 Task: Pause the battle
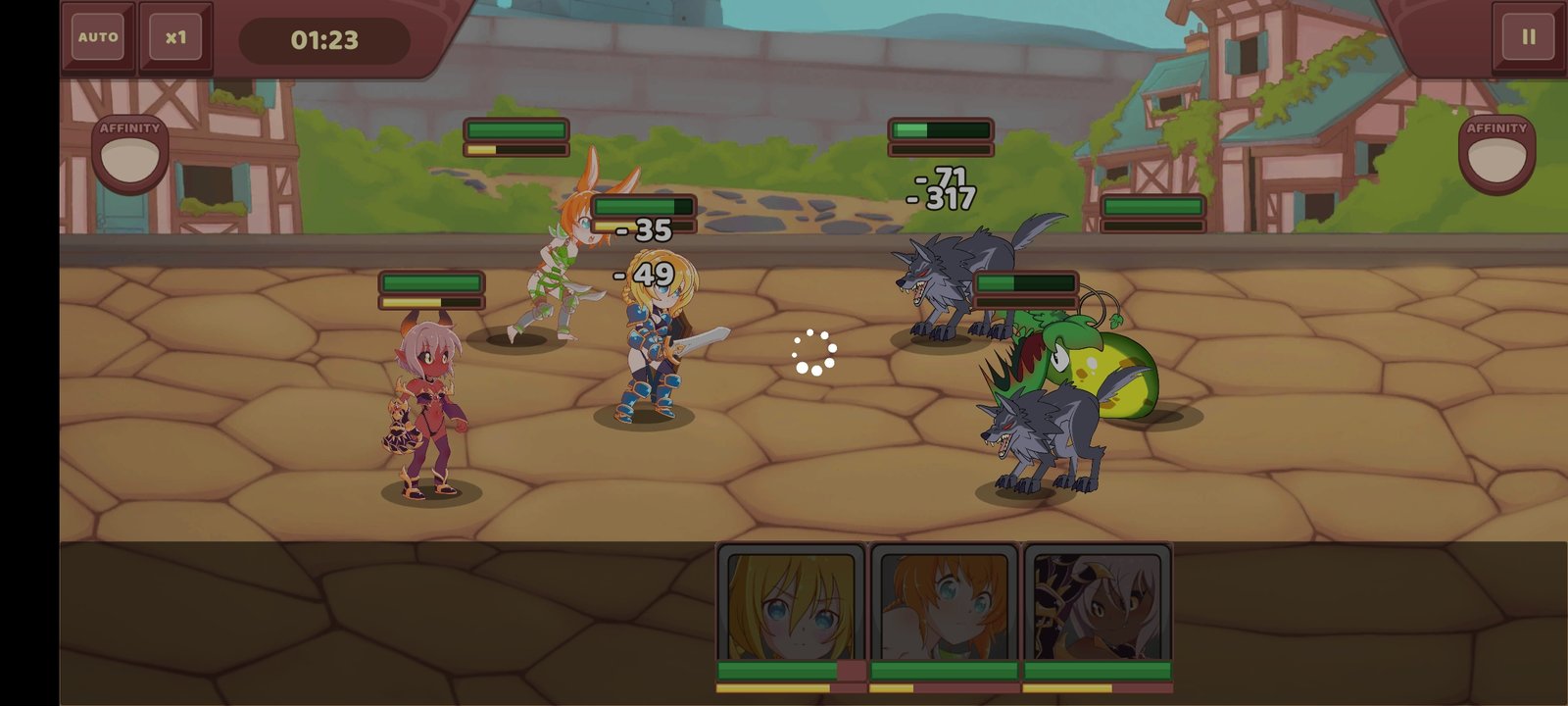point(1528,37)
